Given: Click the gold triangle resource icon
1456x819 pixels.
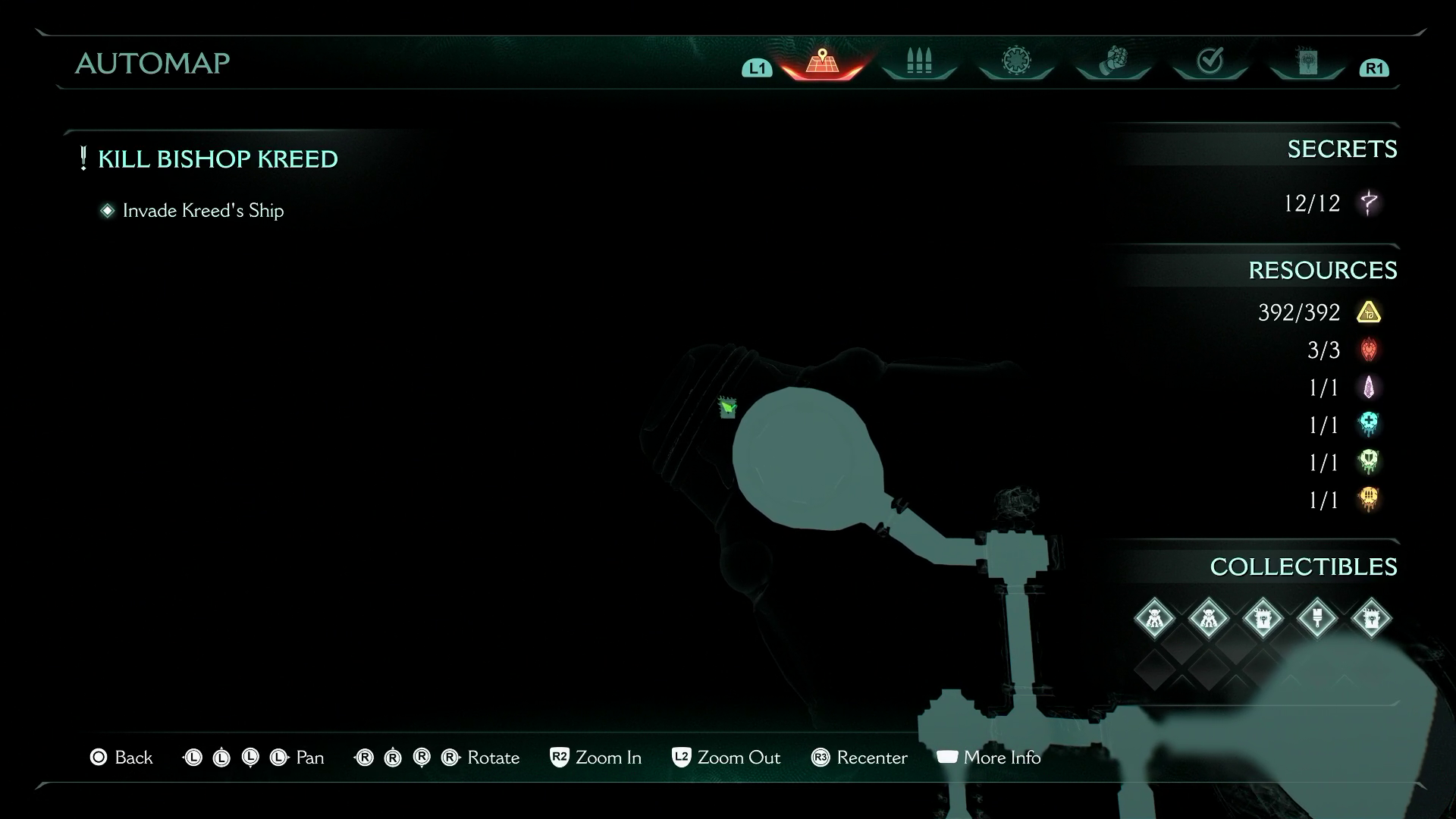Looking at the screenshot, I should click(1370, 312).
